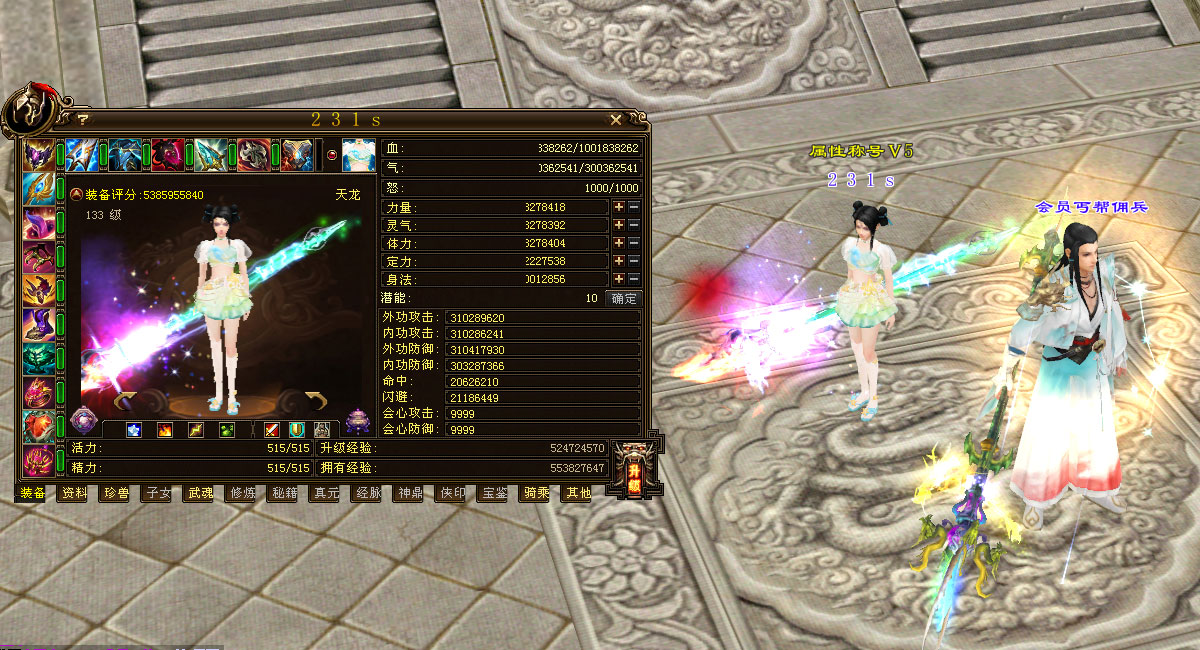This screenshot has width=1200, height=650.
Task: Add a point to 体力
Action: (x=619, y=243)
